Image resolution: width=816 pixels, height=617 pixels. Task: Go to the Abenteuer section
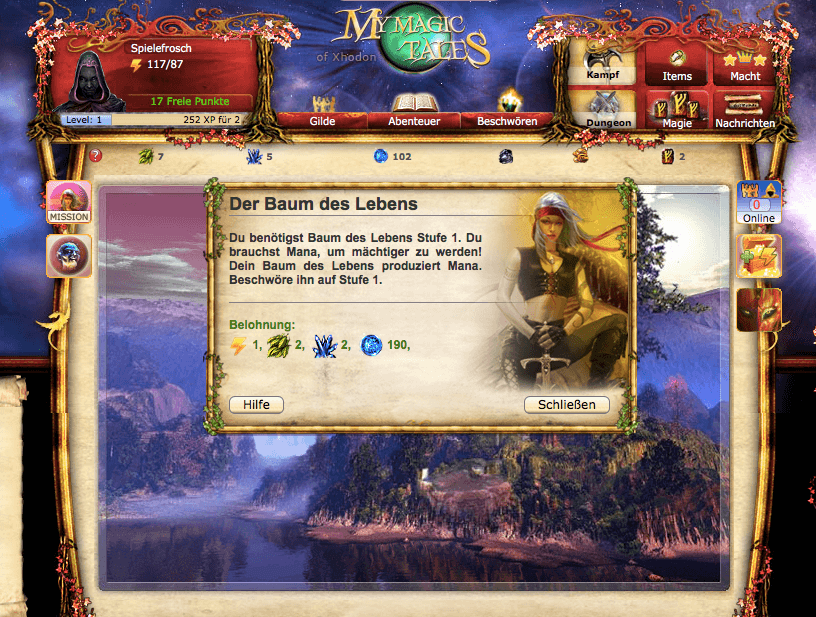pyautogui.click(x=413, y=120)
